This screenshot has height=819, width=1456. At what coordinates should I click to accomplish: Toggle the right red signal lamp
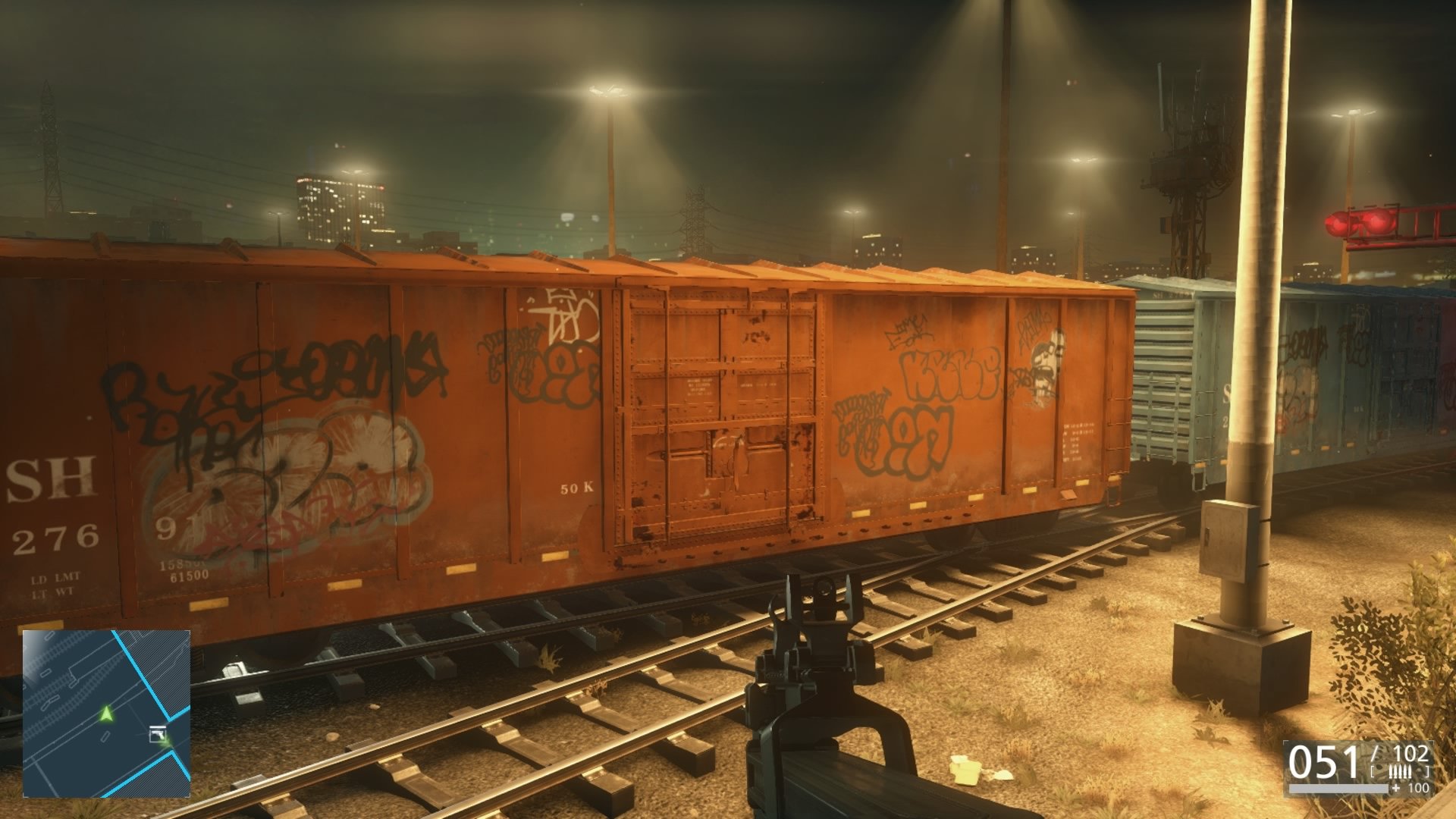[1378, 223]
